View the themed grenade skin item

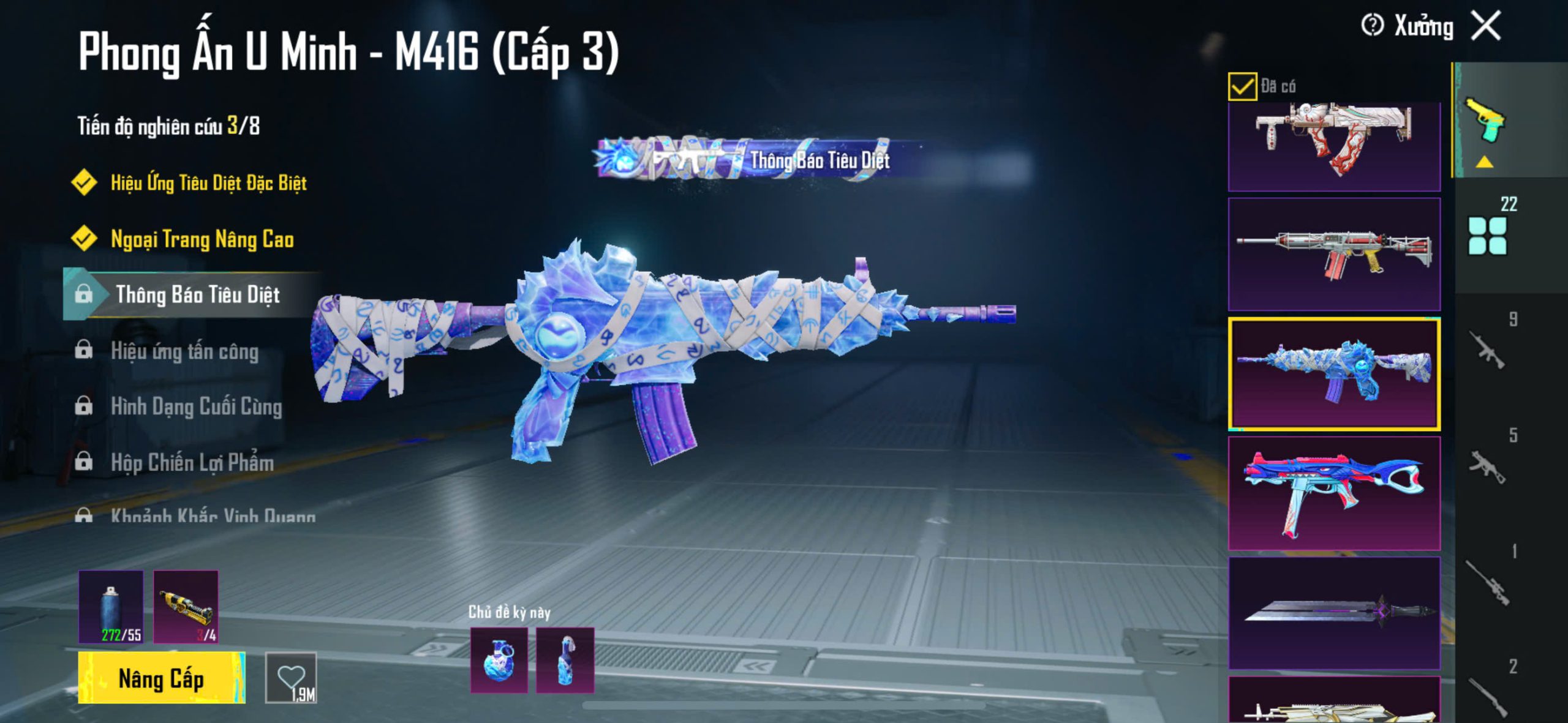click(499, 661)
